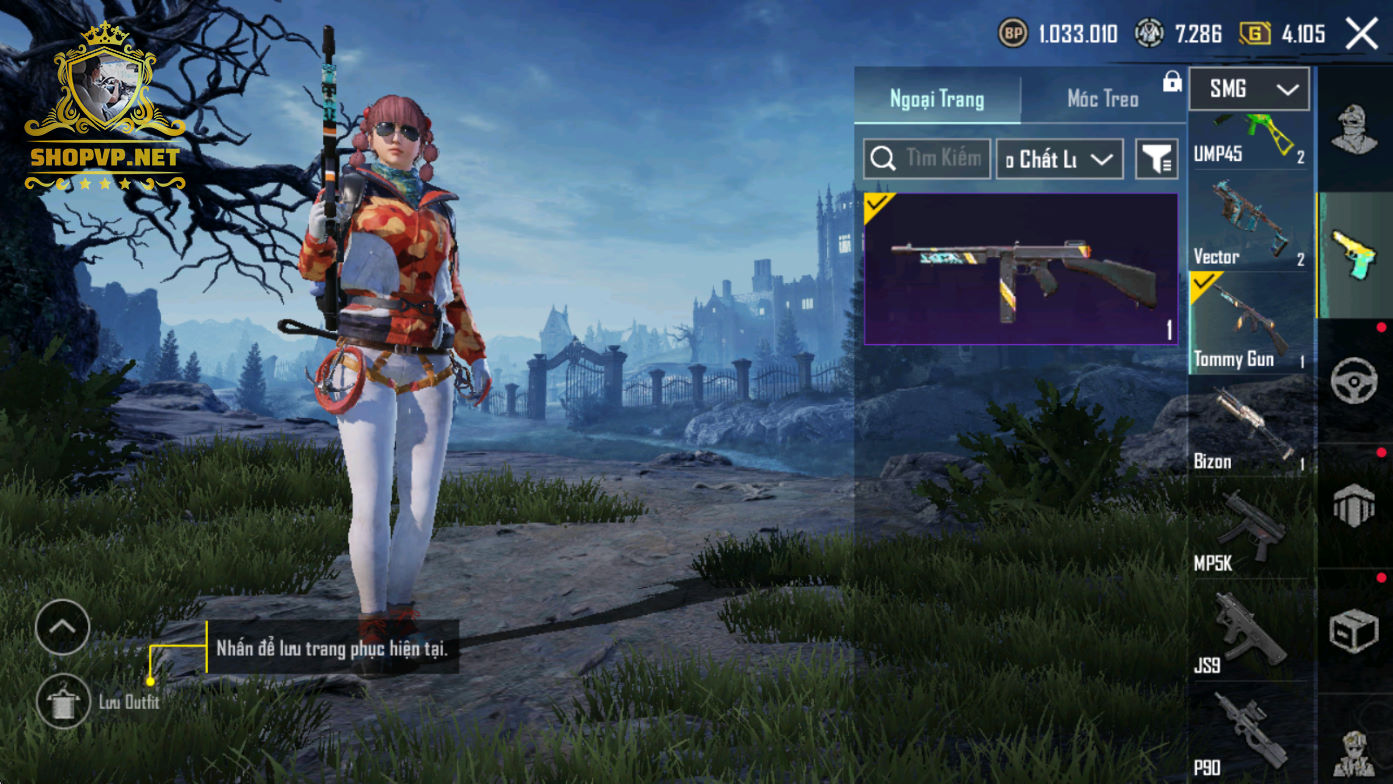Click the Tìm Kiếm search field
1393x784 pixels.
click(927, 159)
